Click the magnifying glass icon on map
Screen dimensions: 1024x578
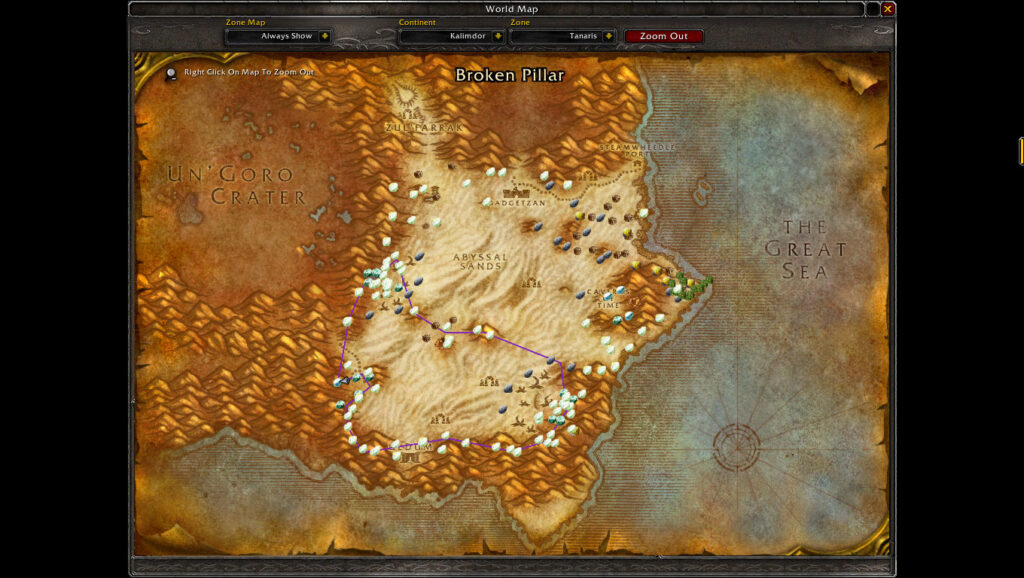[x=172, y=72]
